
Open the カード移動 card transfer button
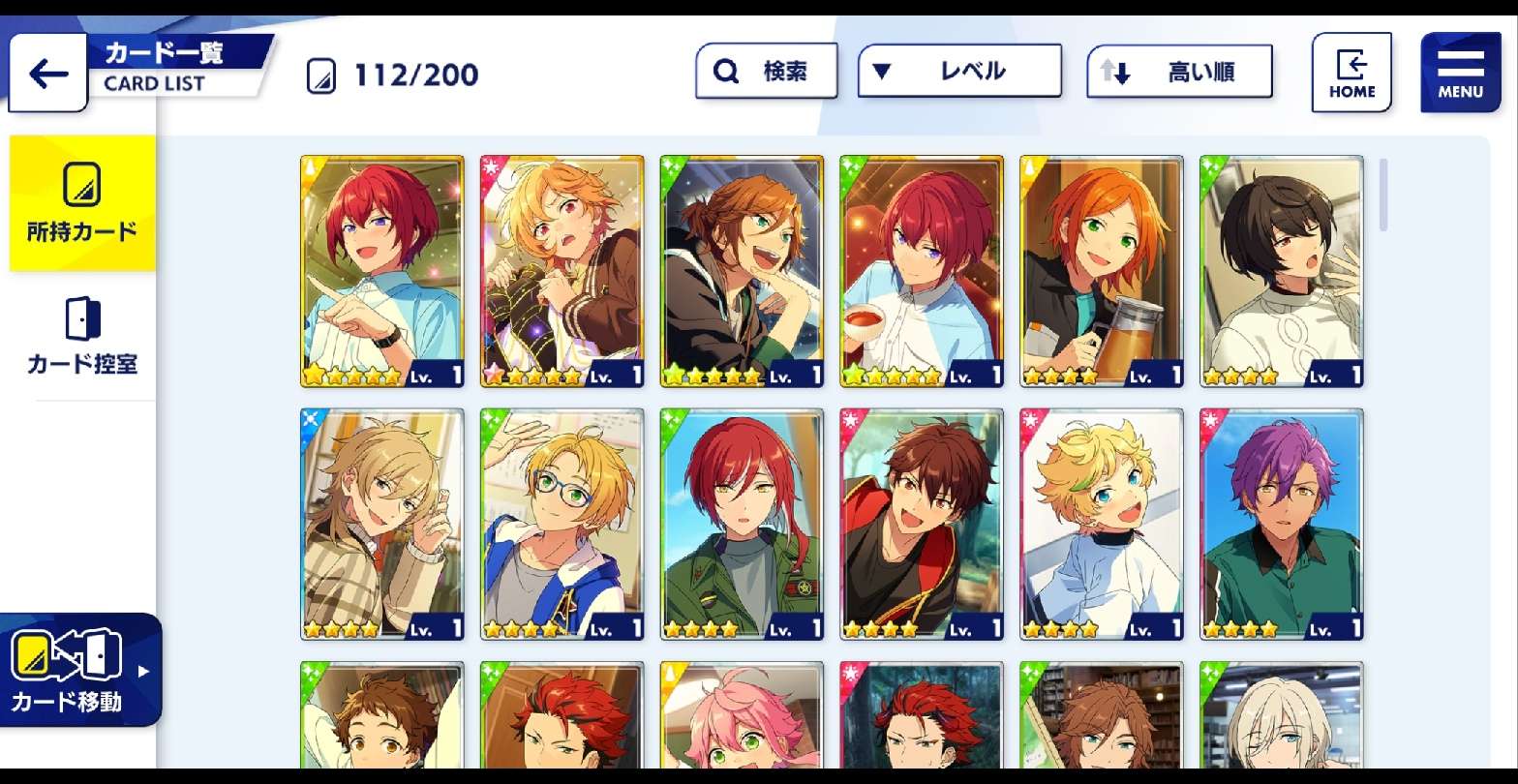(x=79, y=670)
